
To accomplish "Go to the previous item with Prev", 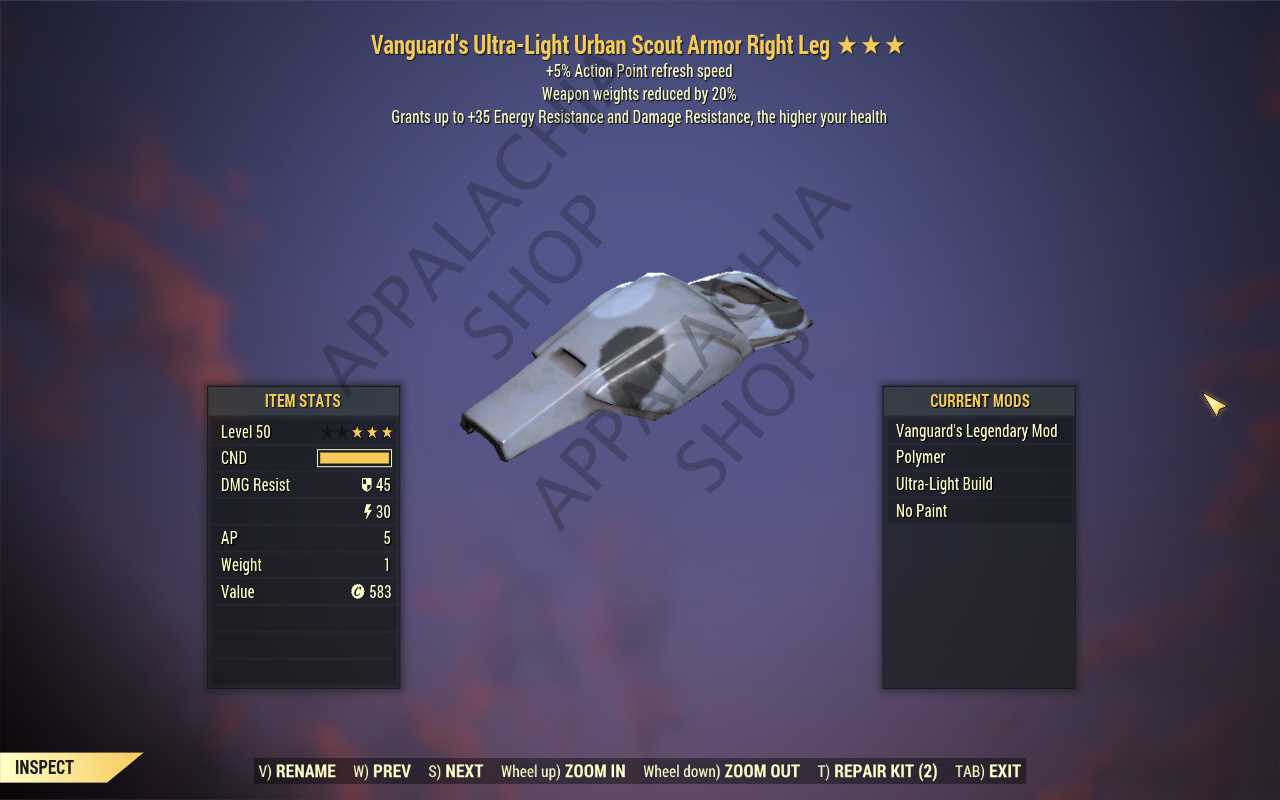I will point(382,771).
